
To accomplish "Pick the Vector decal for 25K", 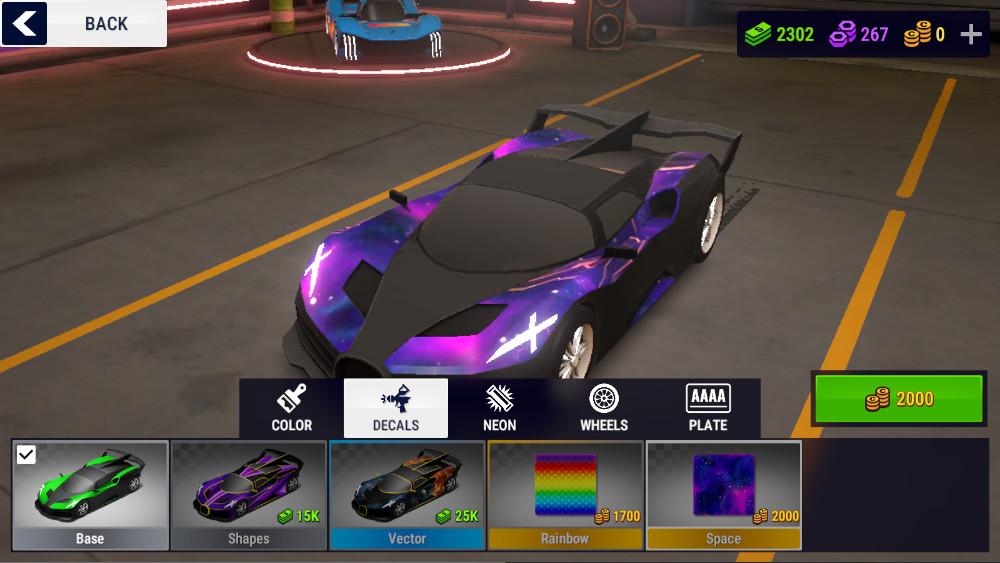I will 407,495.
